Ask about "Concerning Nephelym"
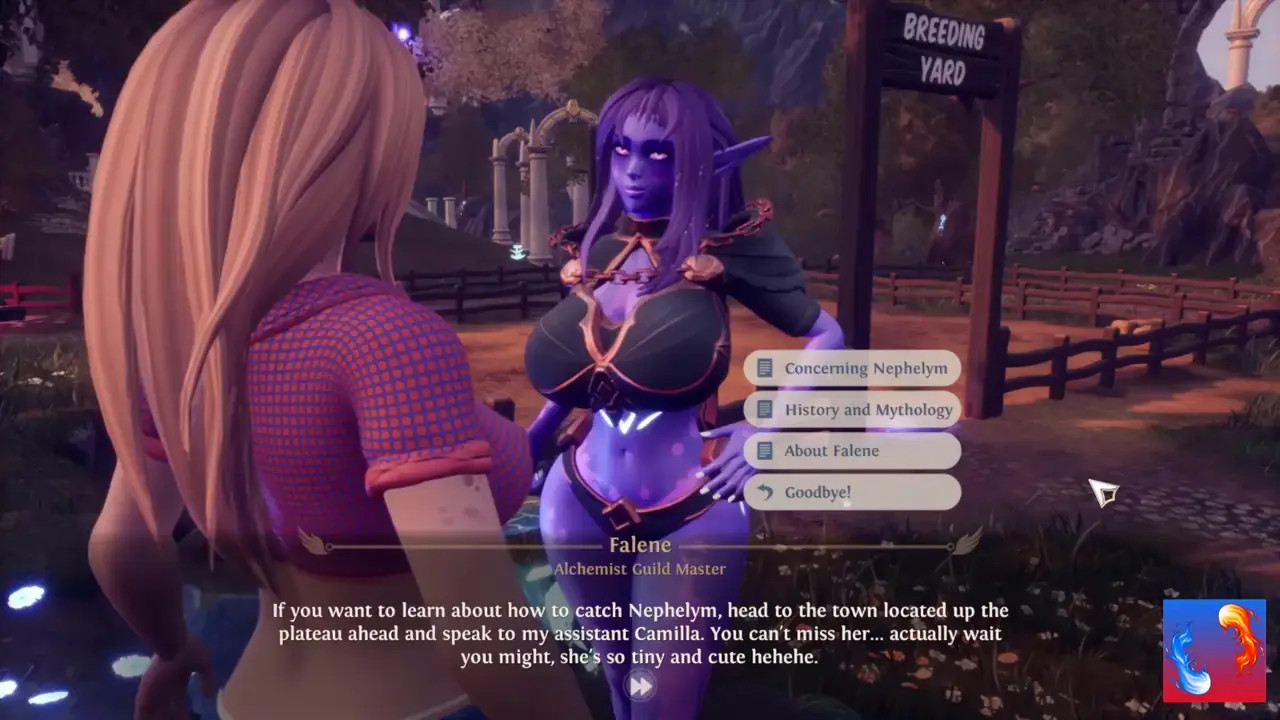This screenshot has height=720, width=1280. point(852,368)
